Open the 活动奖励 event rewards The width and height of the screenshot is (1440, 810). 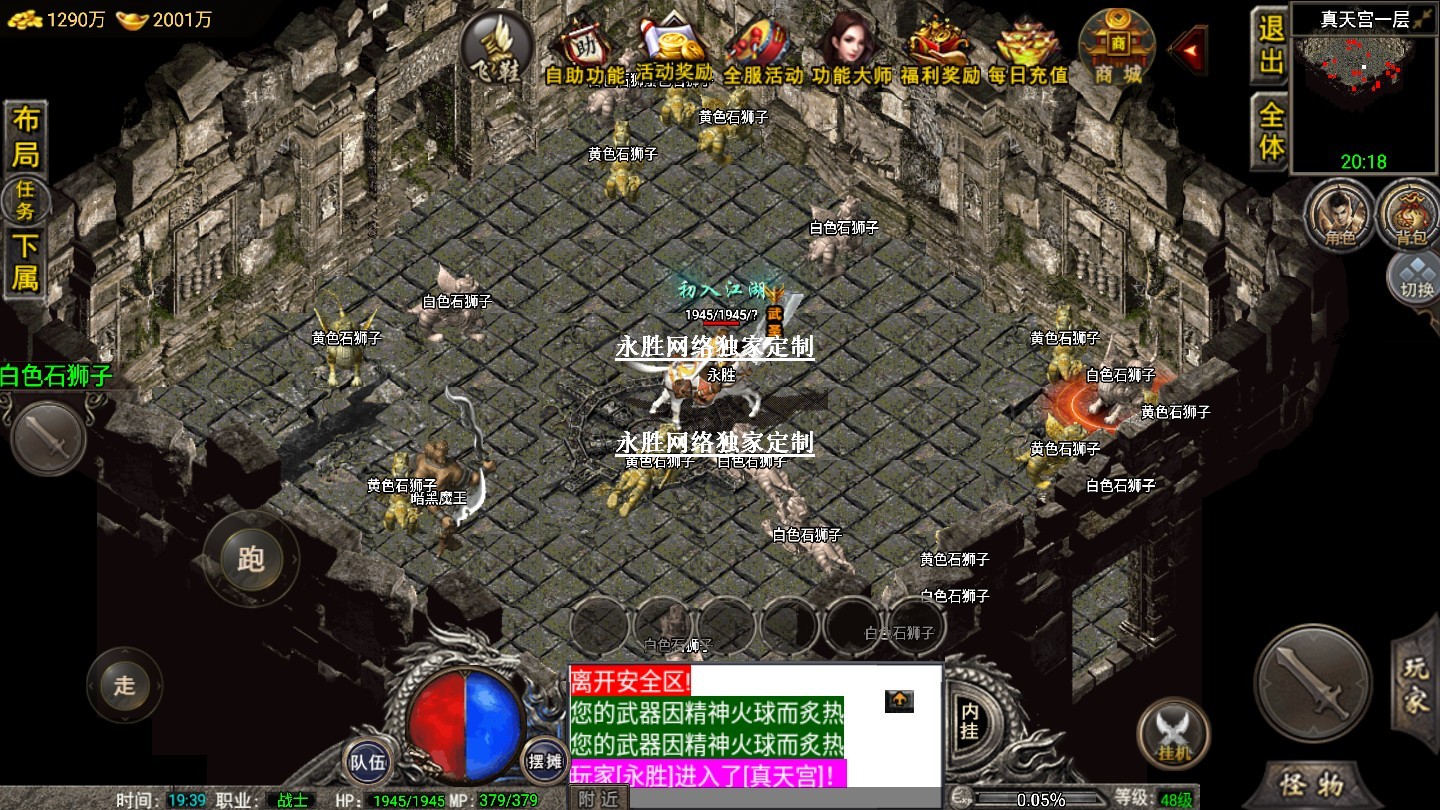pyautogui.click(x=675, y=52)
